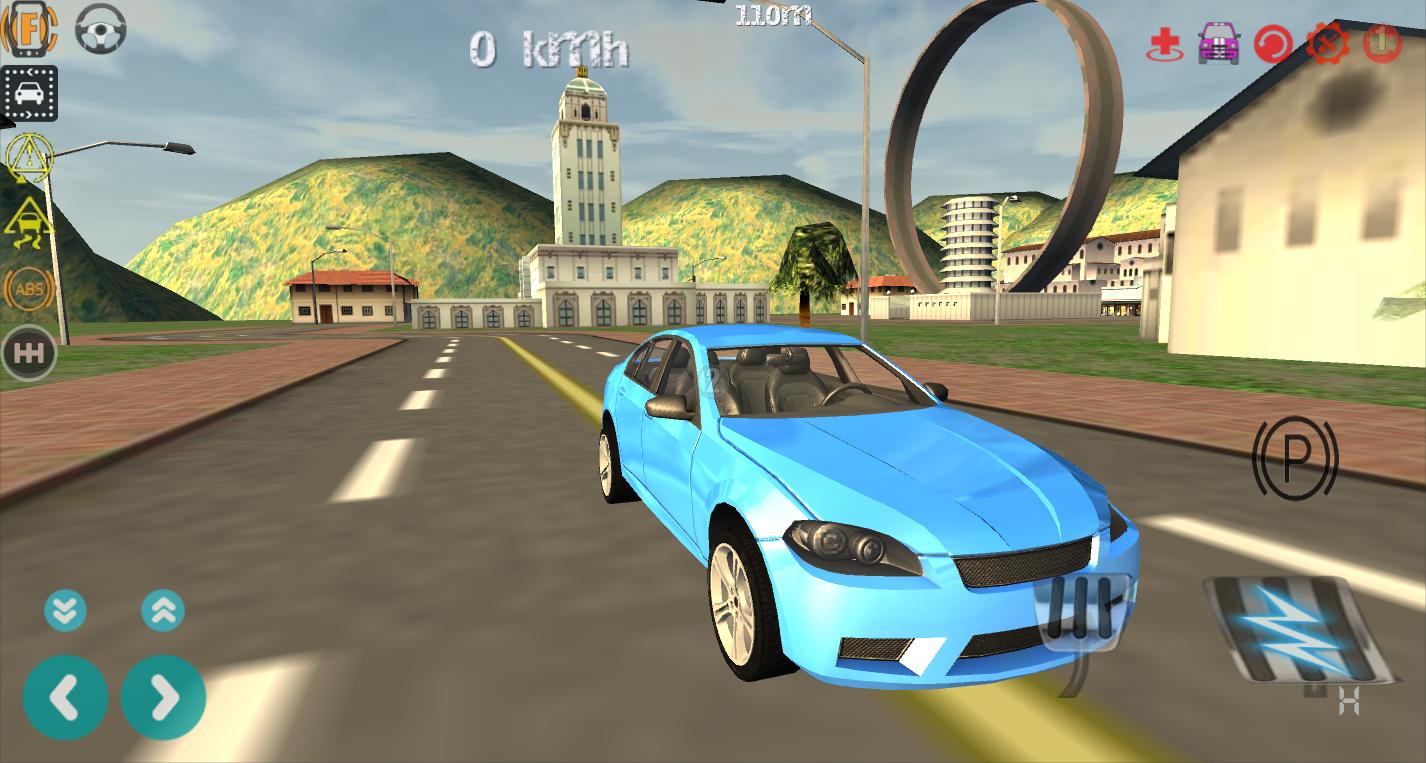Open the vehicle selection garage icon
The height and width of the screenshot is (763, 1426).
click(x=1217, y=44)
